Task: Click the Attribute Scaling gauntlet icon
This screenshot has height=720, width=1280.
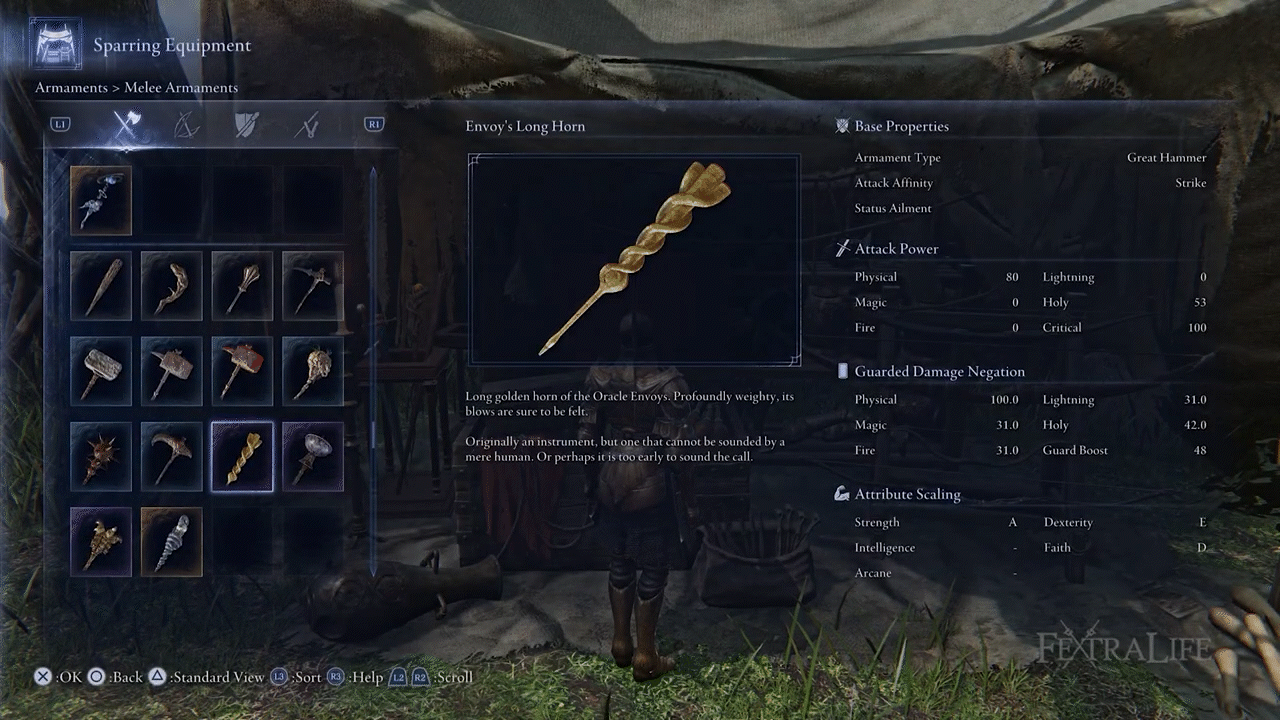Action: tap(841, 493)
